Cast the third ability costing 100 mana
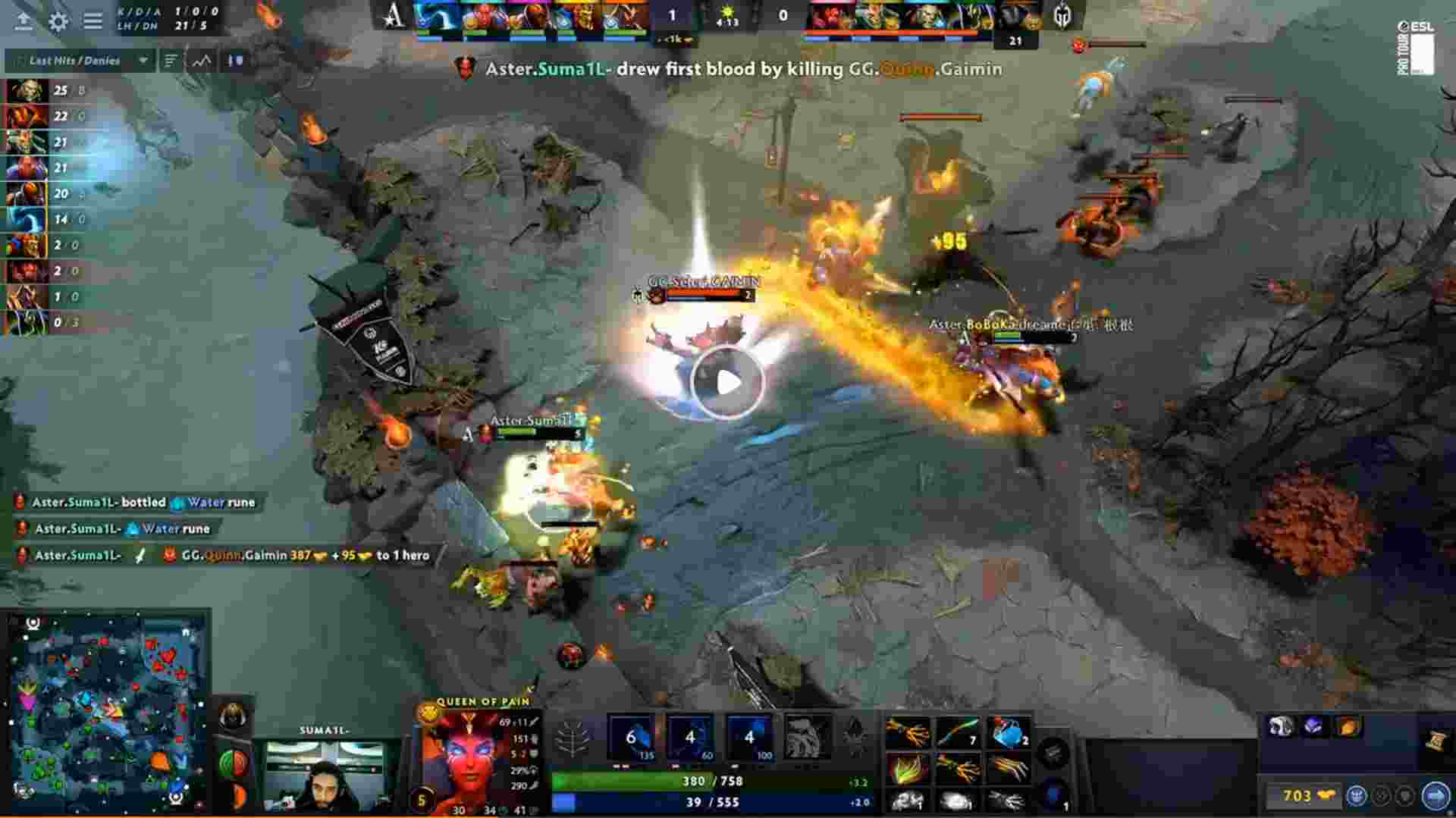1456x818 pixels. (x=748, y=737)
